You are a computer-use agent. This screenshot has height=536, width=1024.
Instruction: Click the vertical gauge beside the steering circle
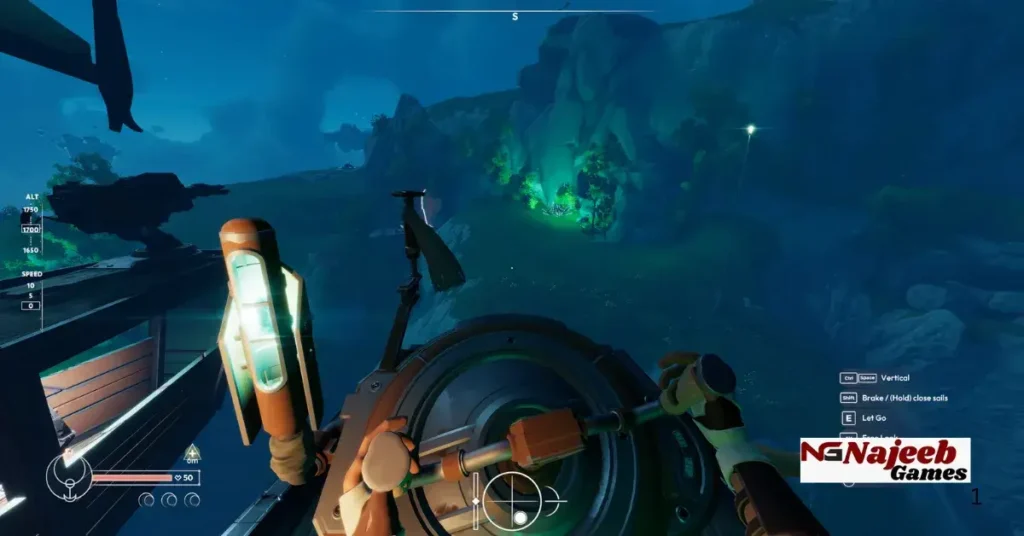click(476, 500)
